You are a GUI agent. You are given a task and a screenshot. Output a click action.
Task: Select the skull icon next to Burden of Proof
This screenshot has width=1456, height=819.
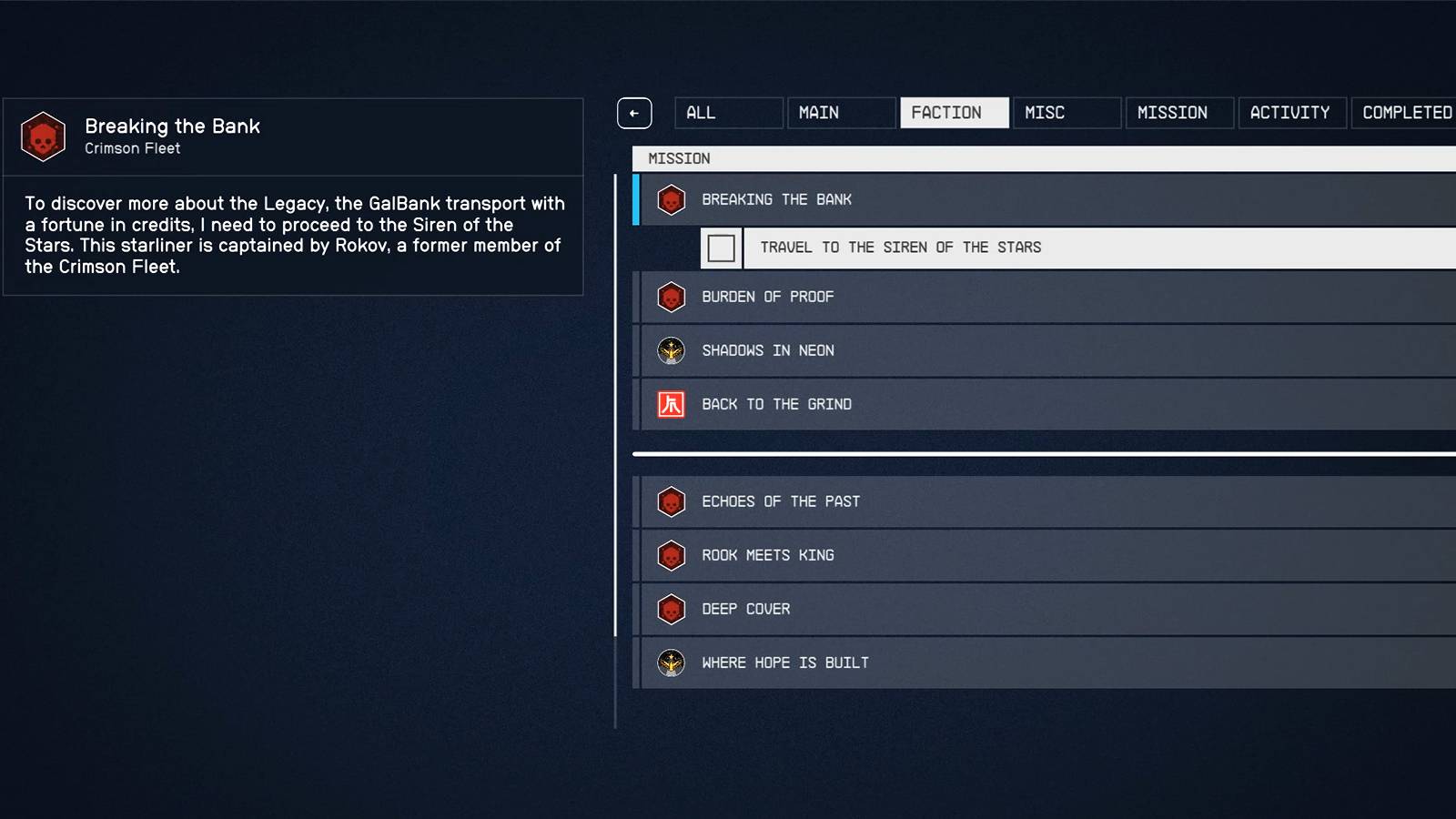tap(671, 297)
